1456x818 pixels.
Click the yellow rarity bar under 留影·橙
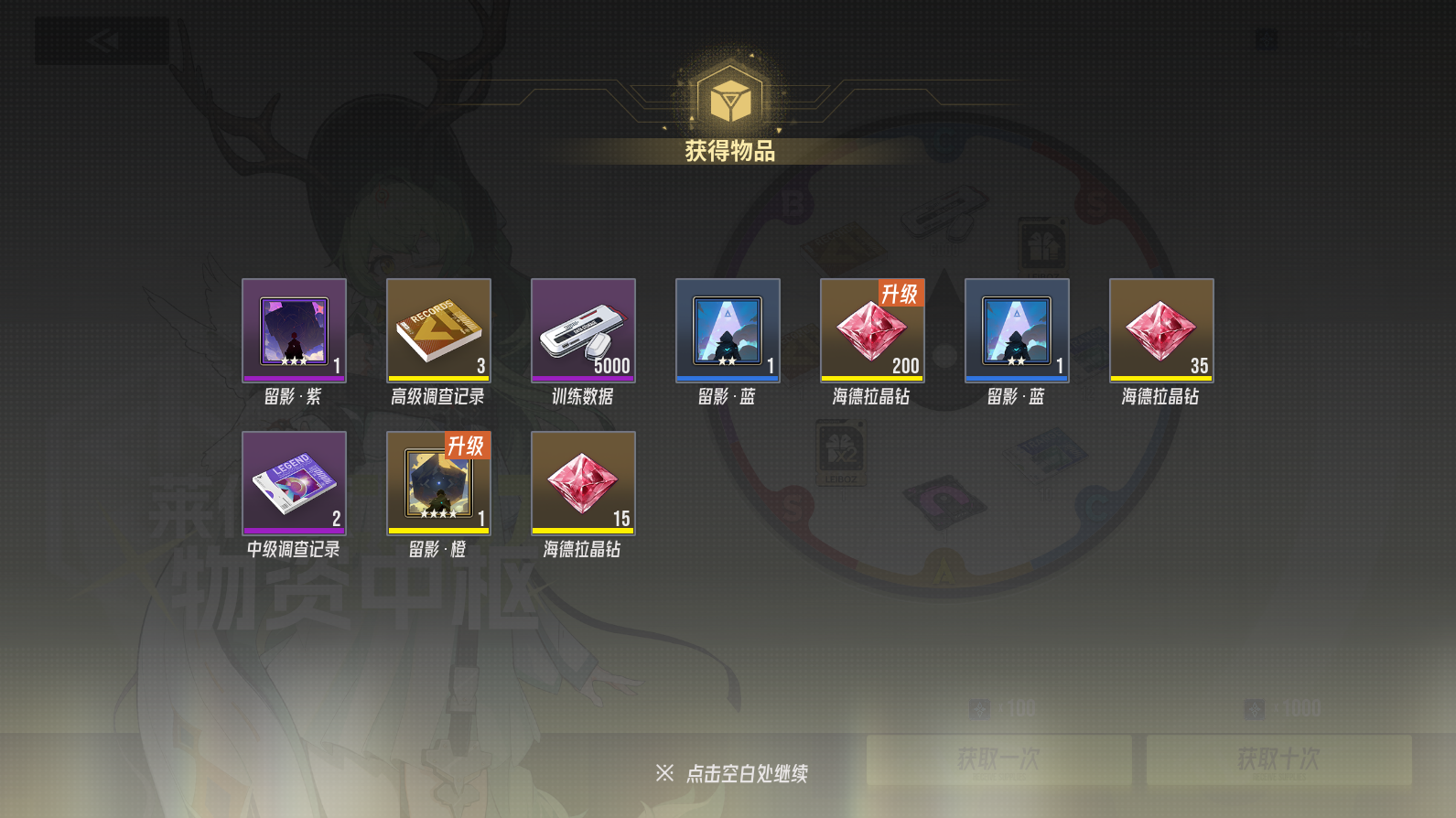tap(438, 528)
